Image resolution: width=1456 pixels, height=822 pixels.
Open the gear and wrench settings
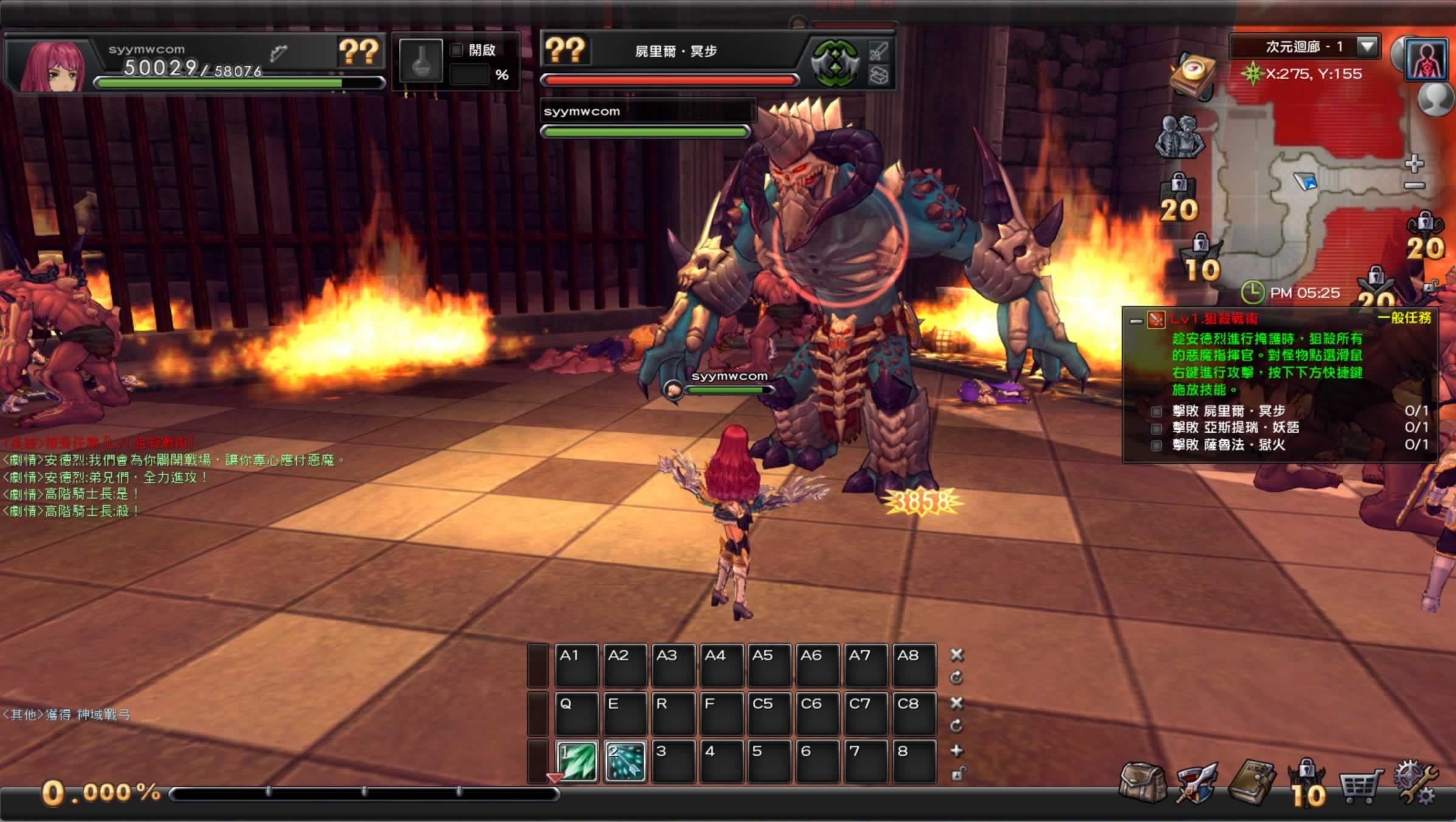[x=1416, y=784]
